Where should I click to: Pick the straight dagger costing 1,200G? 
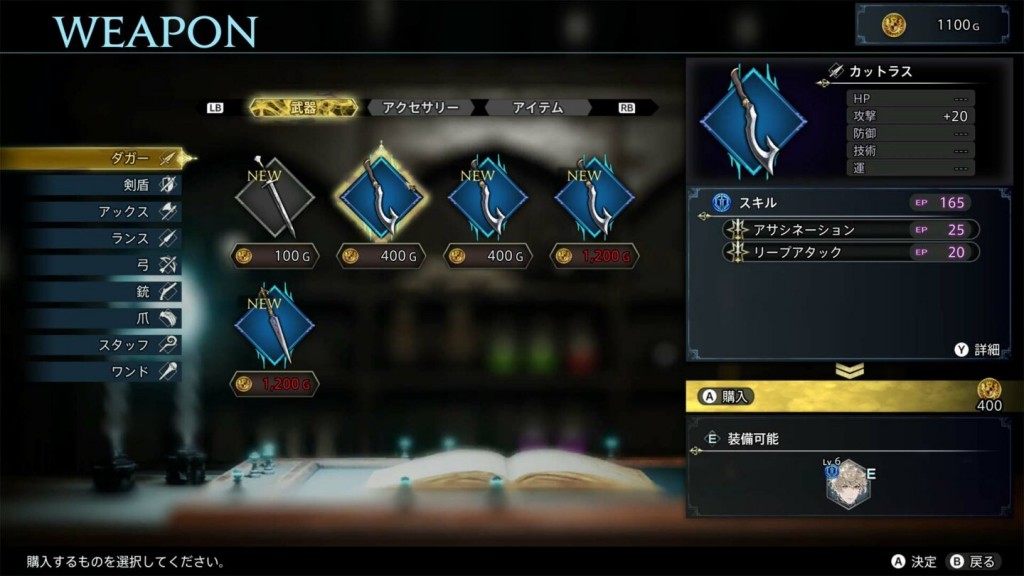point(274,326)
